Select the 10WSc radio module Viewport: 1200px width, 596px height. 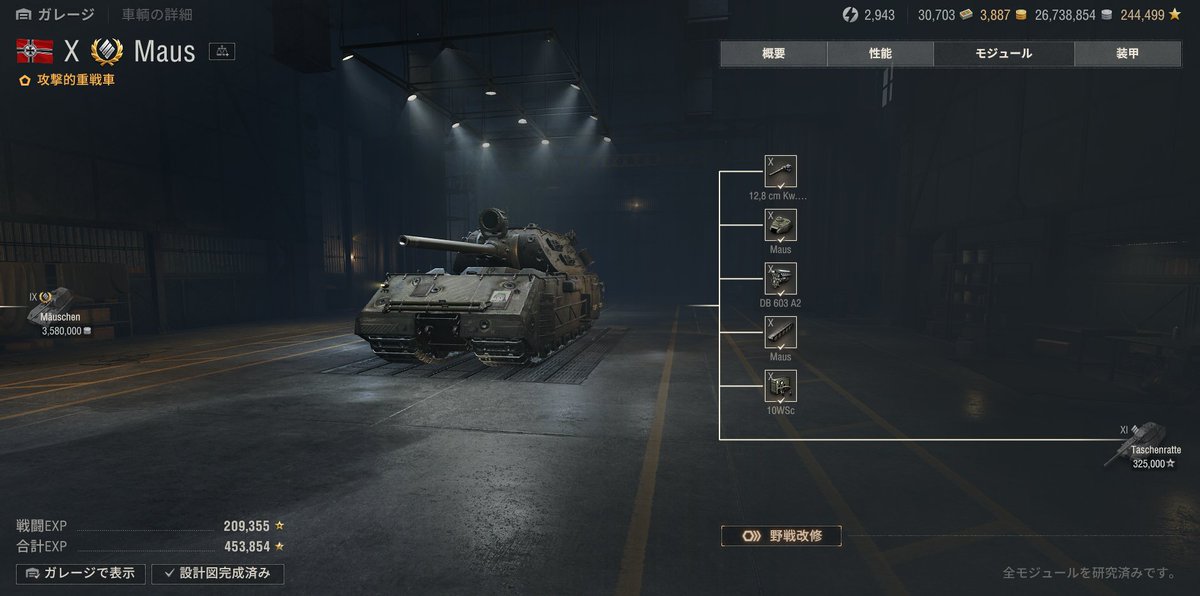[780, 386]
